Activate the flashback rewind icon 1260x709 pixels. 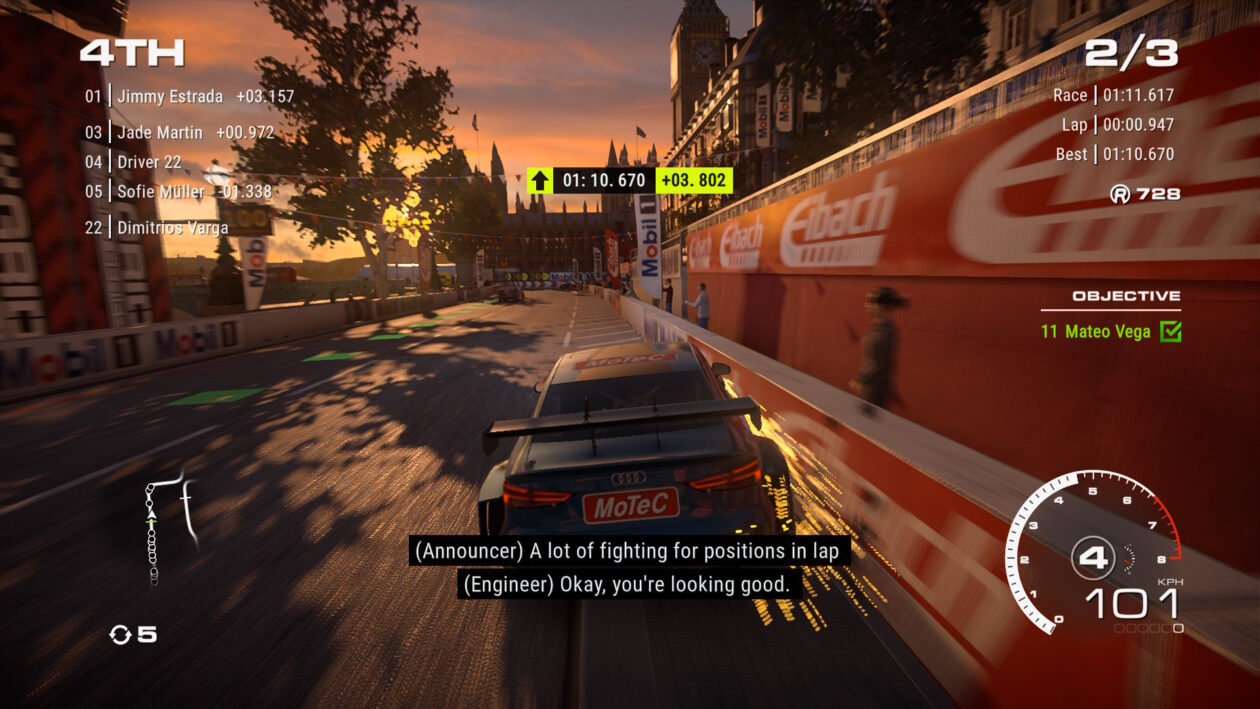pyautogui.click(x=121, y=635)
